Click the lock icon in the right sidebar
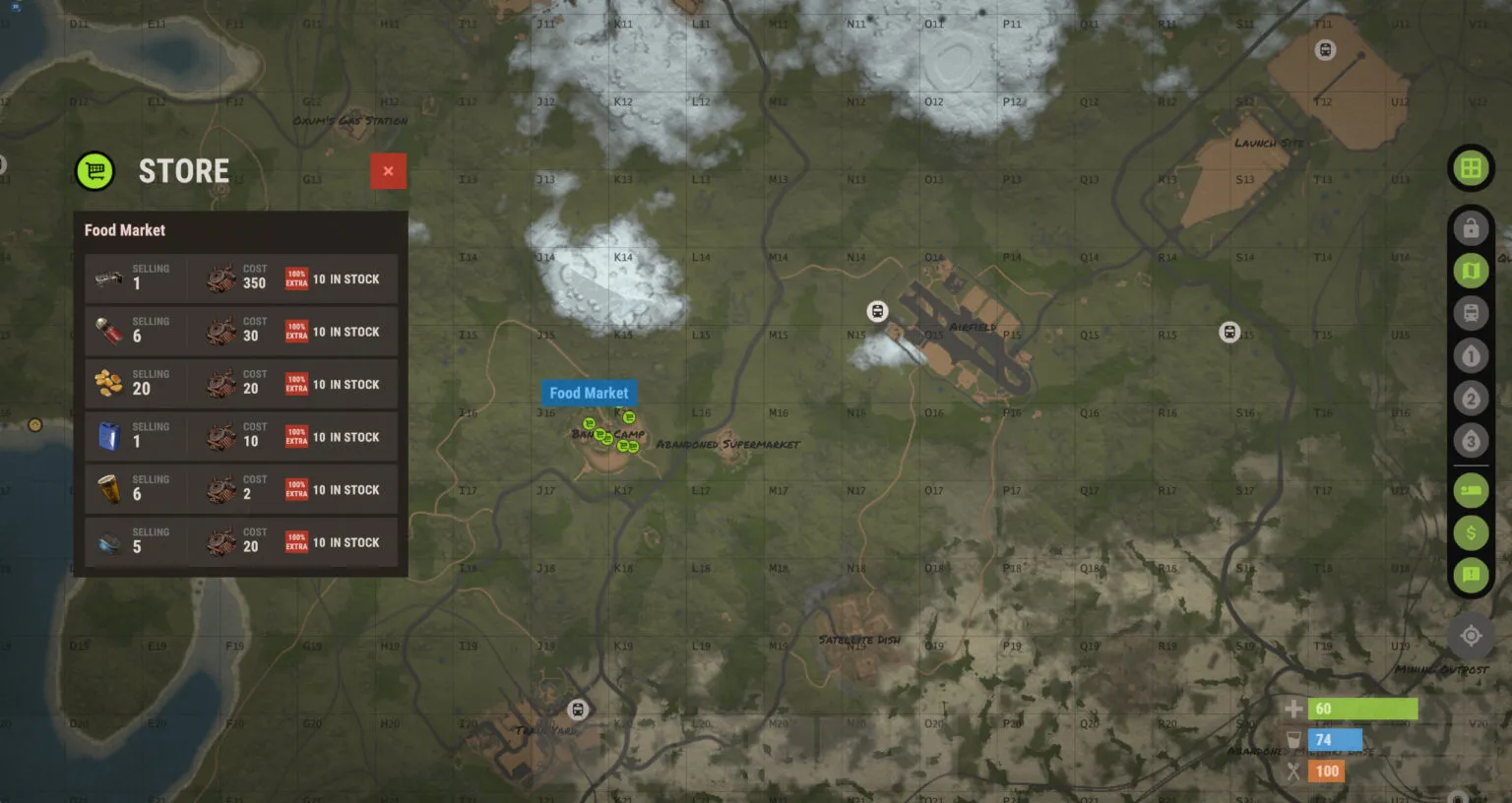The height and width of the screenshot is (803, 1512). [1471, 227]
